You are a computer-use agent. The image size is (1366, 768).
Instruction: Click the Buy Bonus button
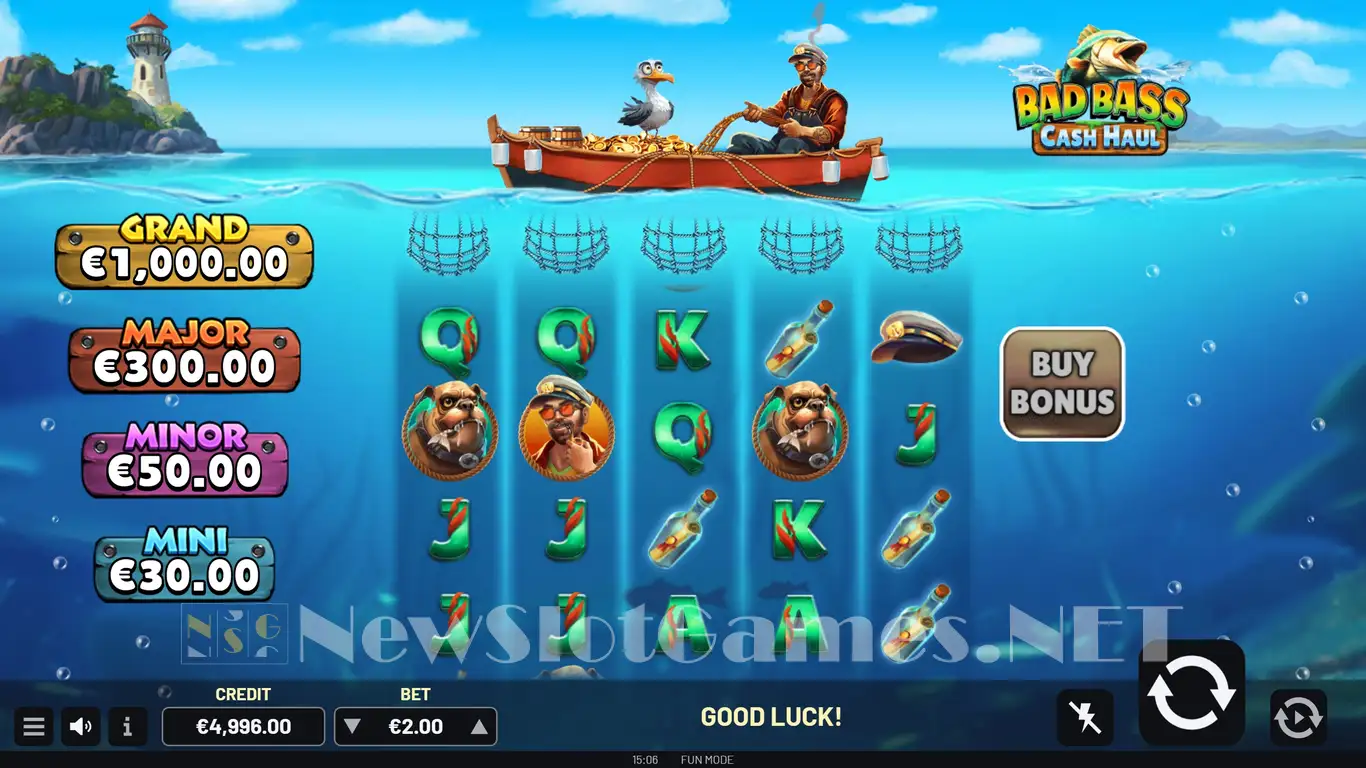pyautogui.click(x=1062, y=383)
